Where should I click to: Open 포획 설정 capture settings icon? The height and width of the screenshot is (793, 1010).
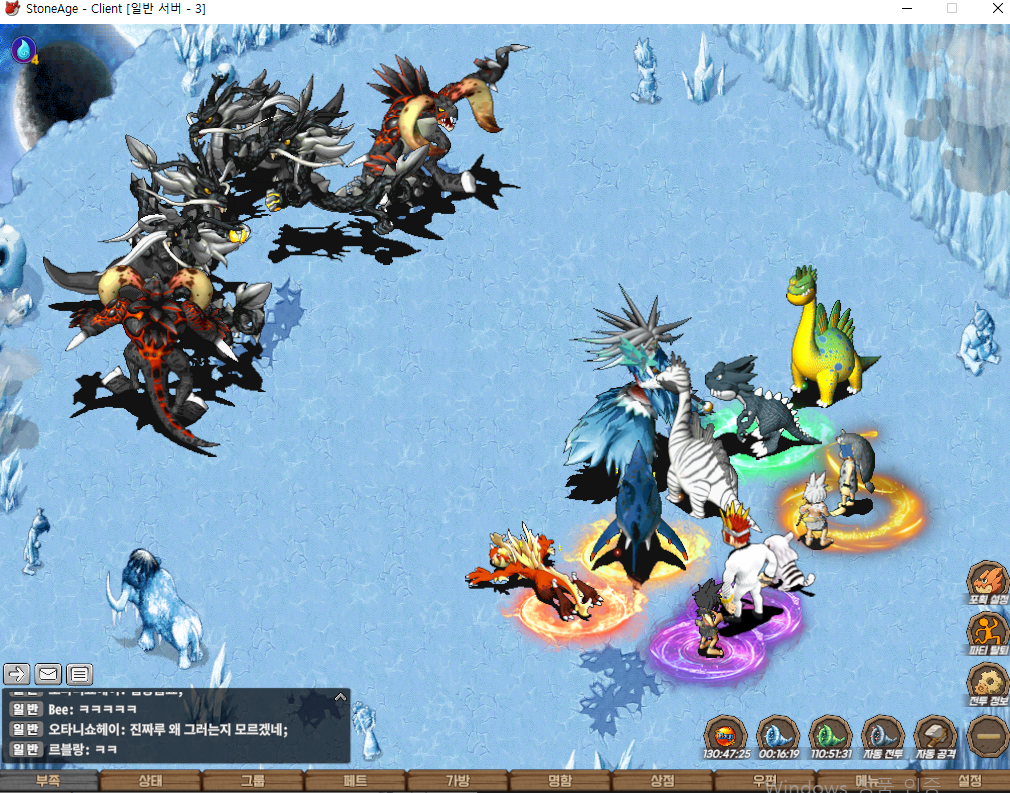986,580
